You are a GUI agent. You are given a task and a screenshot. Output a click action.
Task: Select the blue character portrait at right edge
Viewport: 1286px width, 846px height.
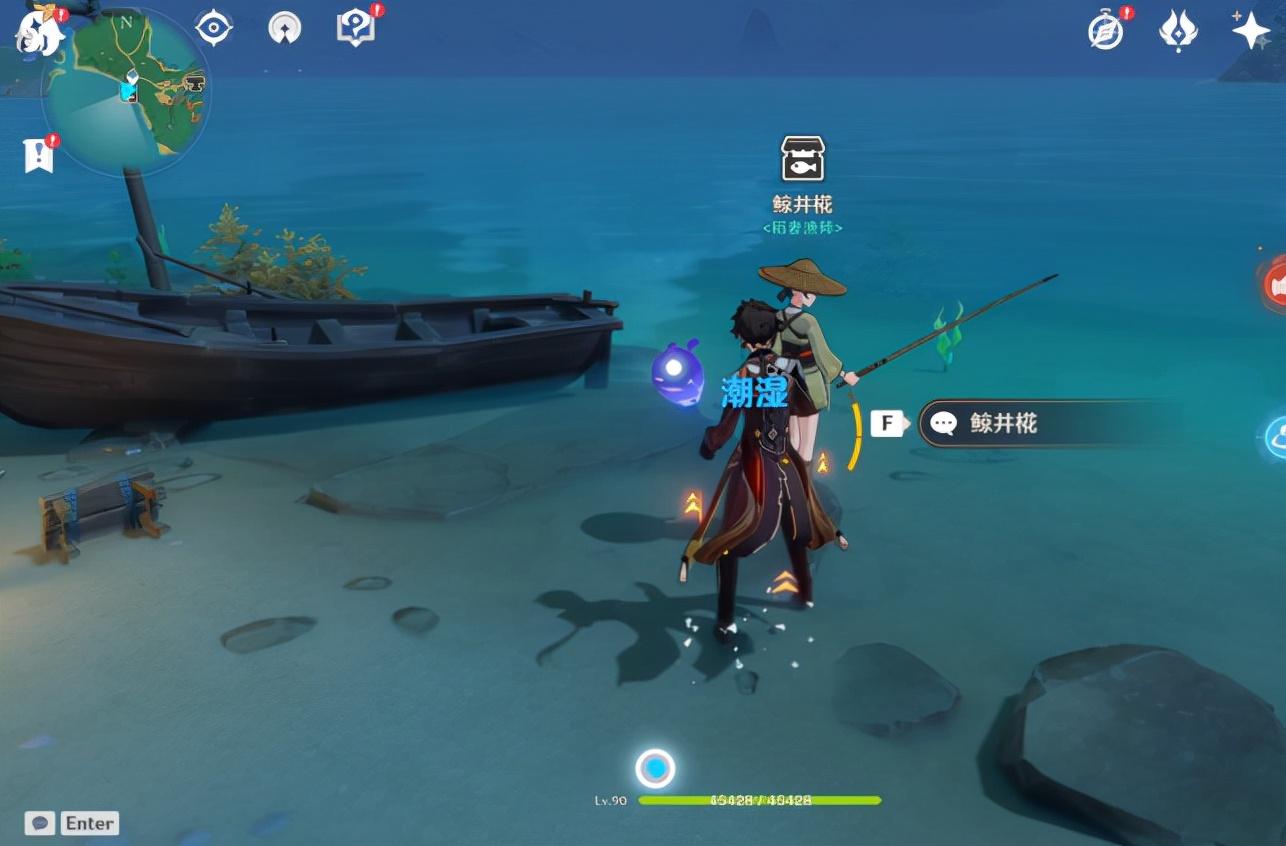click(x=1274, y=437)
